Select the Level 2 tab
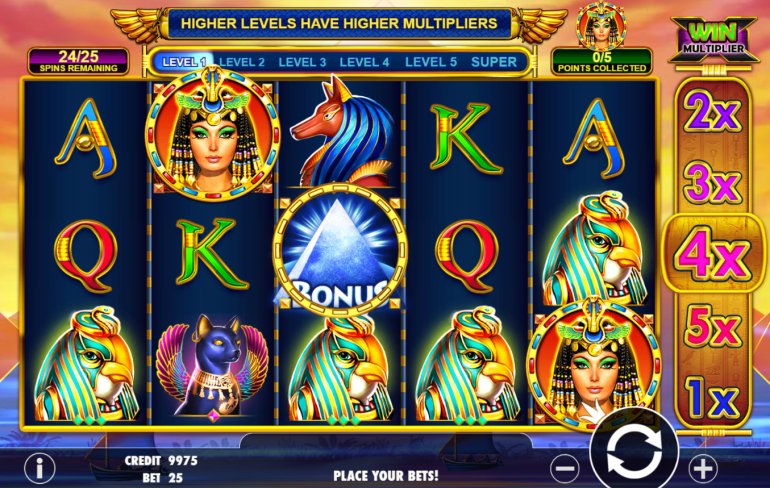Image resolution: width=770 pixels, height=488 pixels. coord(242,62)
